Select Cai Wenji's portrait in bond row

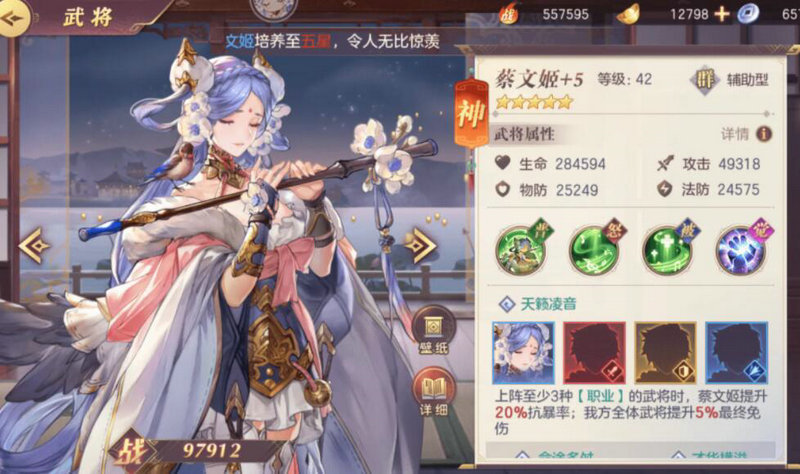pyautogui.click(x=523, y=353)
